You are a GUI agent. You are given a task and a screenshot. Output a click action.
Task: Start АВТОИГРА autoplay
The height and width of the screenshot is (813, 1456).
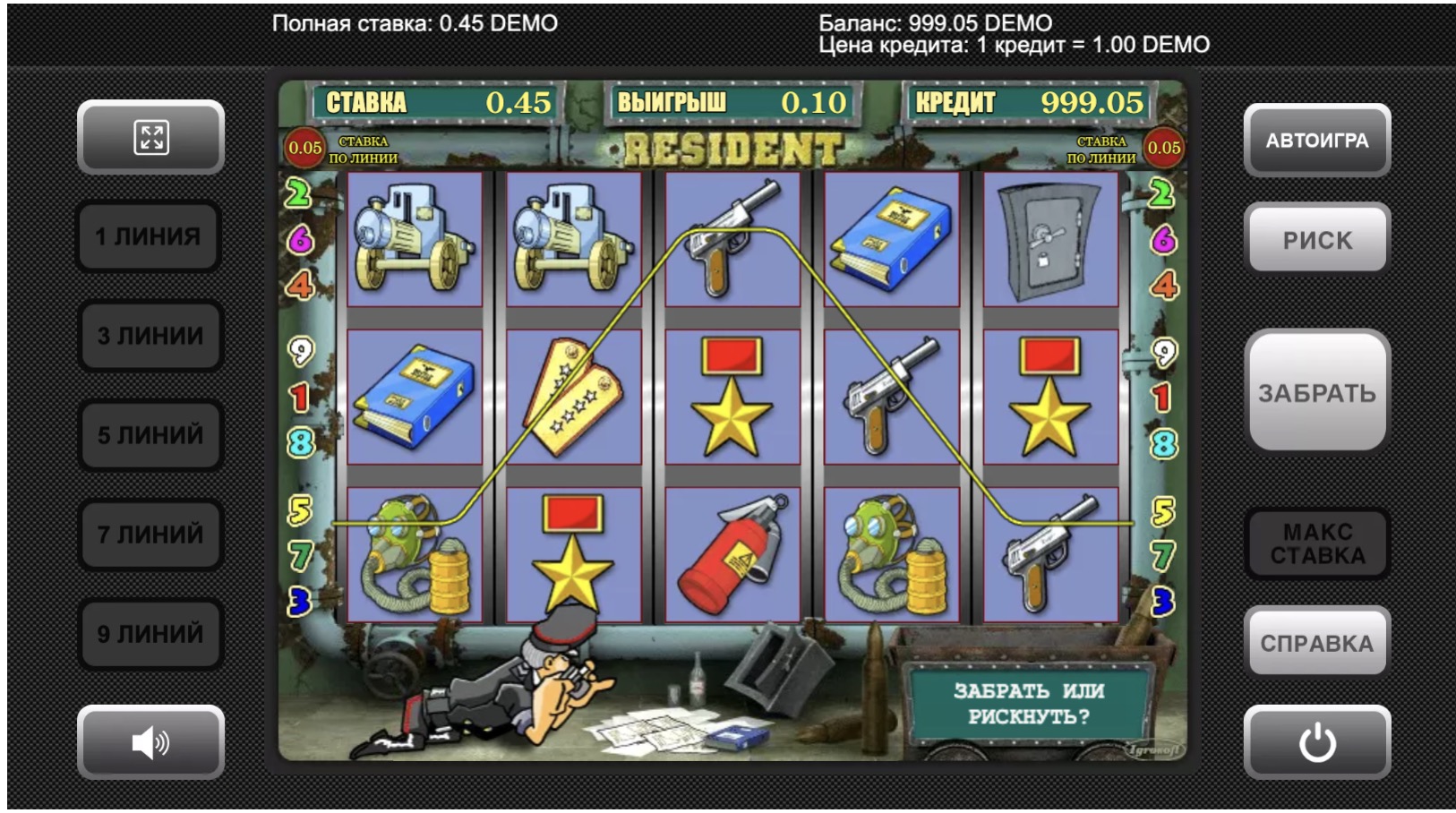pos(1316,141)
